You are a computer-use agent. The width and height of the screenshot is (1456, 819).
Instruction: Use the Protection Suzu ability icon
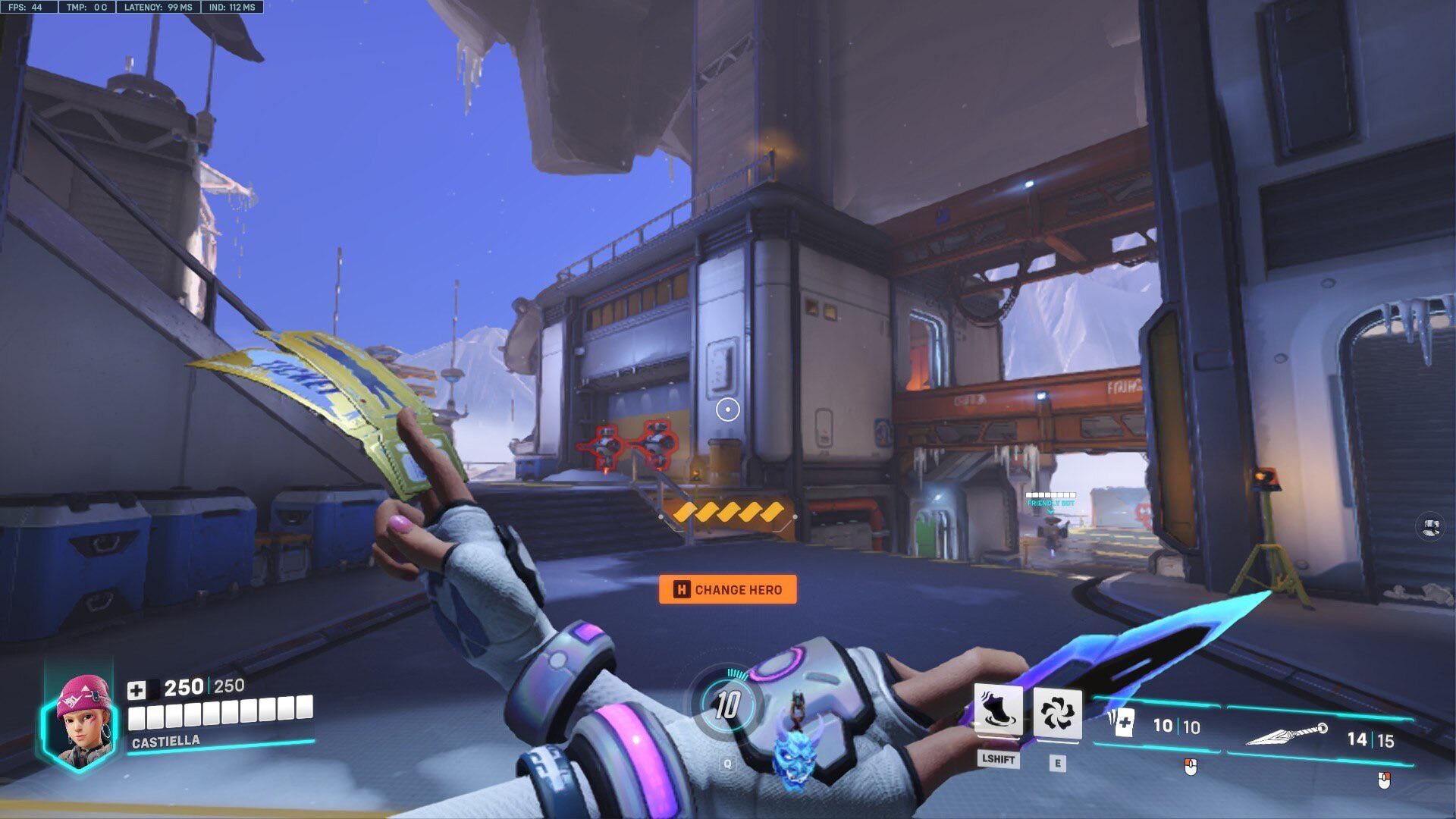tap(1057, 713)
